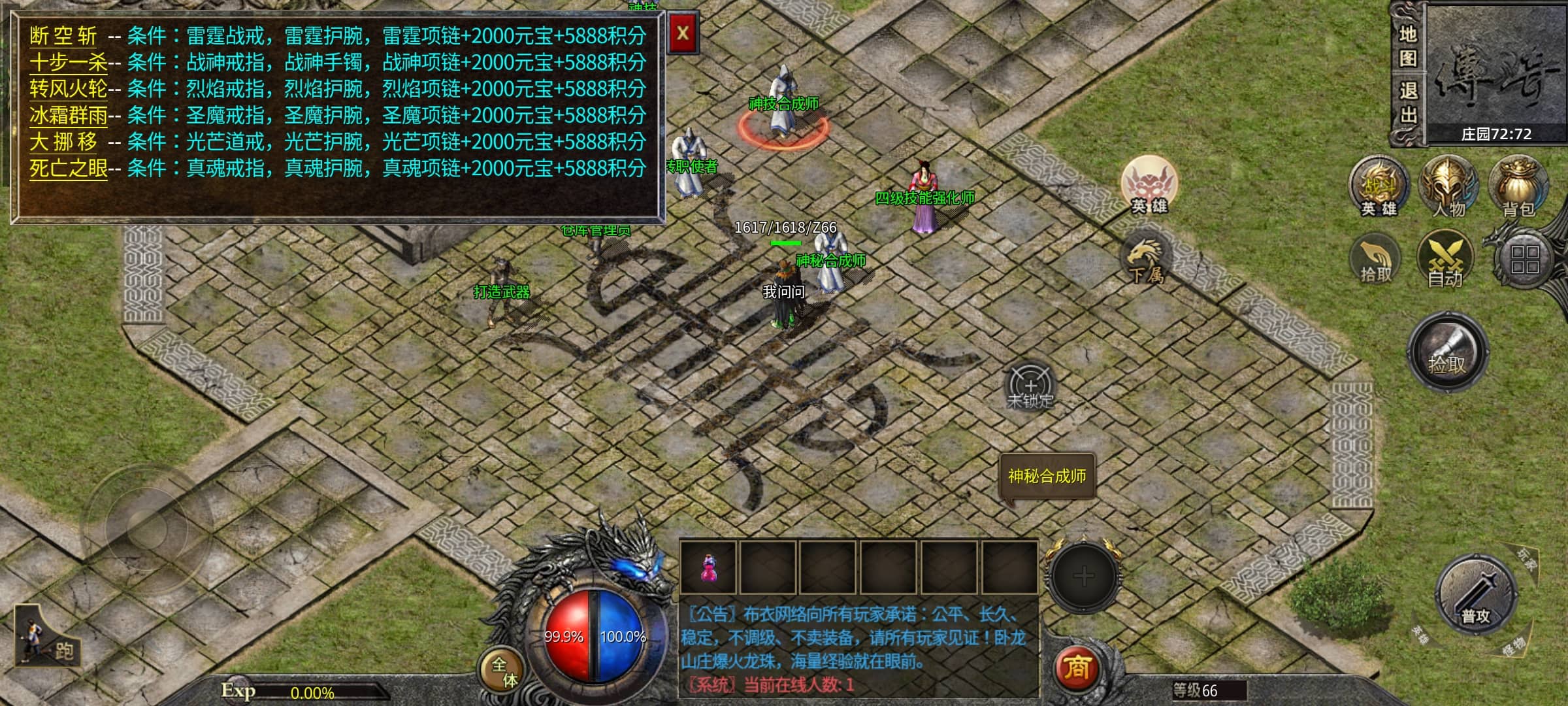The width and height of the screenshot is (1568, 706).
Task: Open the 人物 character panel
Action: (1448, 186)
